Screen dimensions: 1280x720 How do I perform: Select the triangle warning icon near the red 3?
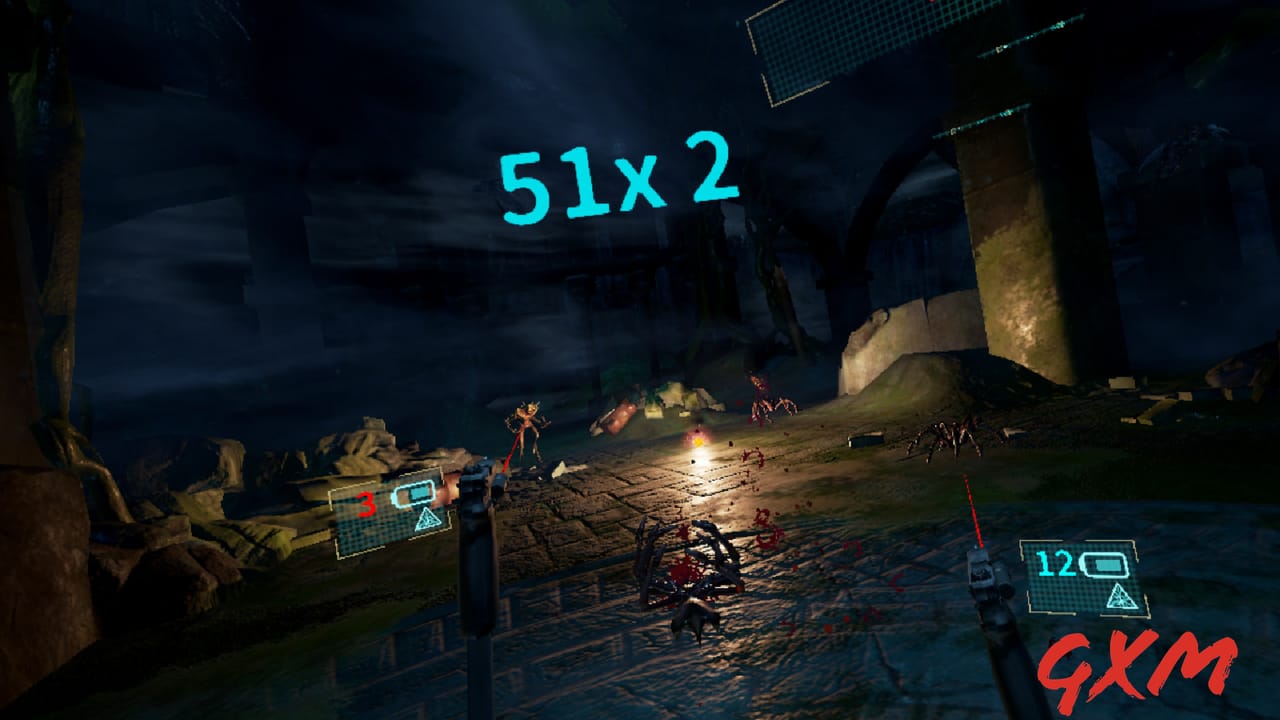coord(427,519)
